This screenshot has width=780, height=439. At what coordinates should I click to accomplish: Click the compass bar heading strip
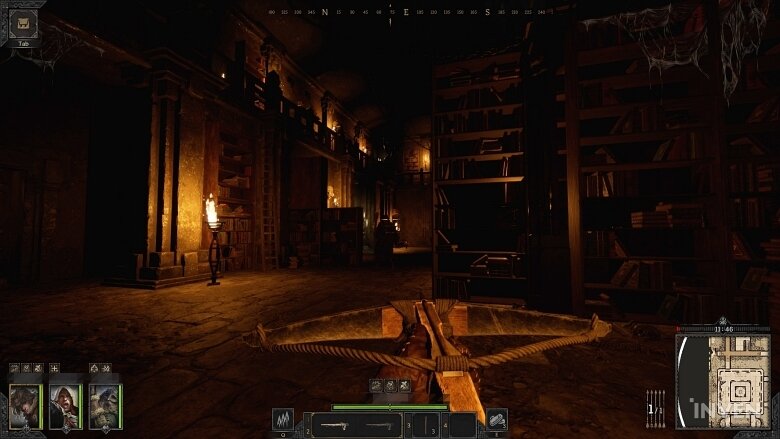(x=405, y=13)
